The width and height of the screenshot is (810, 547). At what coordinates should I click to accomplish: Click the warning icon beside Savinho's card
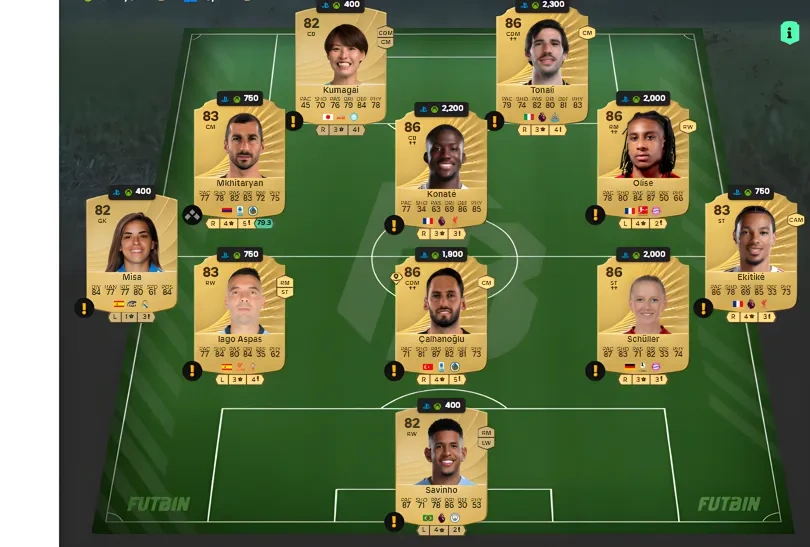pos(394,521)
